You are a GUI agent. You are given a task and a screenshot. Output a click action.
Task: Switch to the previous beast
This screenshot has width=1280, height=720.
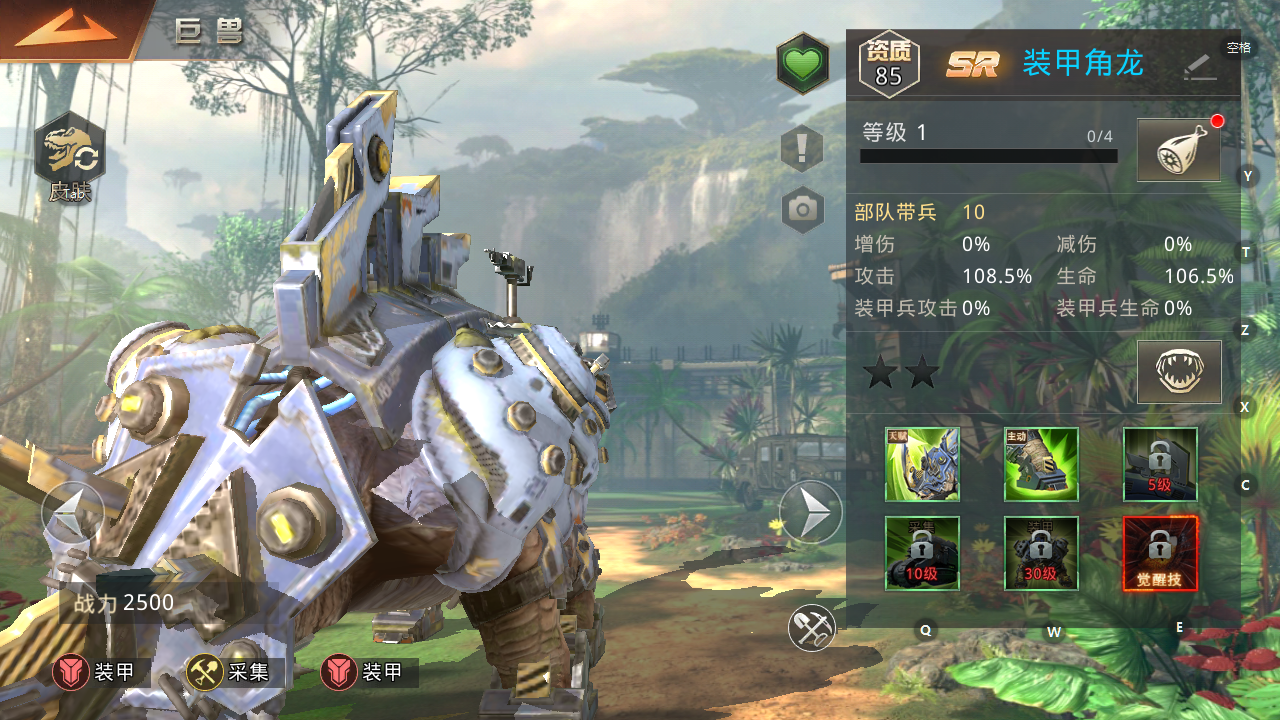point(72,513)
